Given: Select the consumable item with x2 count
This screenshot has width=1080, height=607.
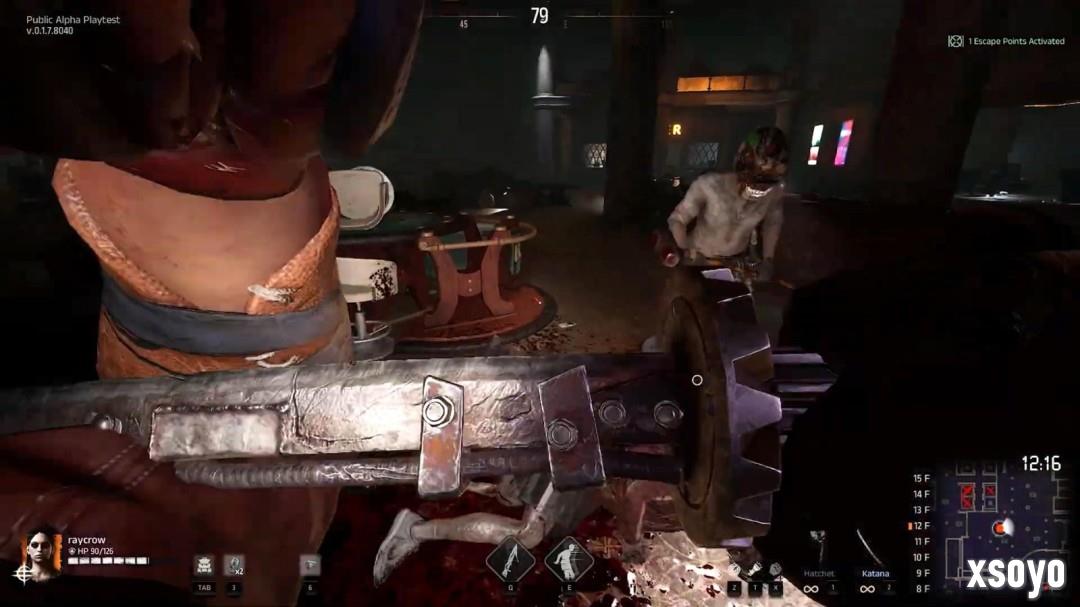Looking at the screenshot, I should (234, 565).
